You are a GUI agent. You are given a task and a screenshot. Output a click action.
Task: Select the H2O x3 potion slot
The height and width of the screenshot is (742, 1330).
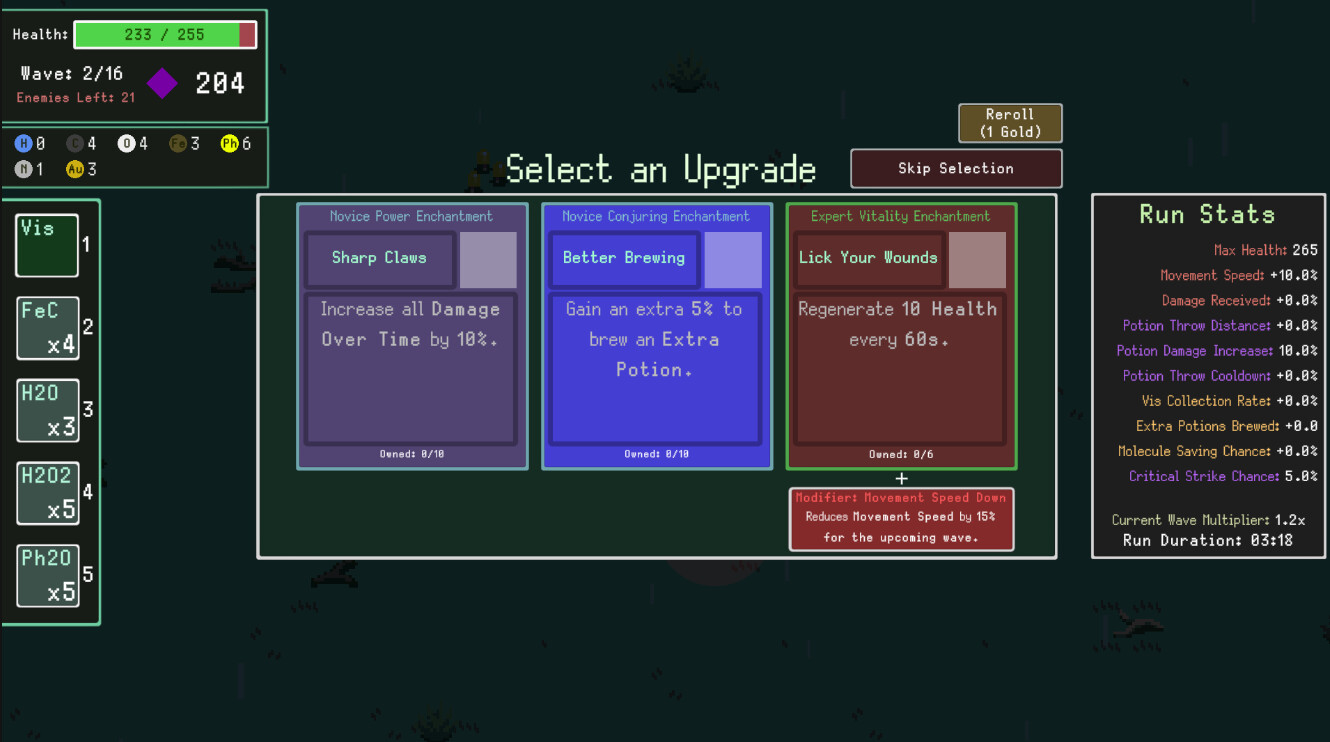47,410
